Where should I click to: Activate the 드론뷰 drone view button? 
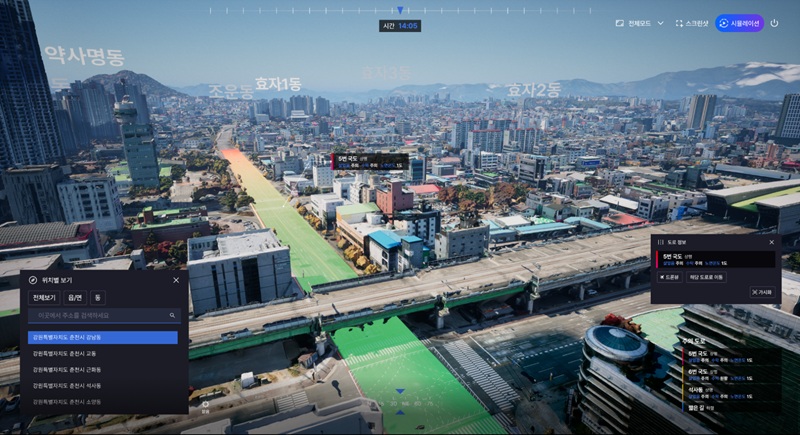coord(669,277)
